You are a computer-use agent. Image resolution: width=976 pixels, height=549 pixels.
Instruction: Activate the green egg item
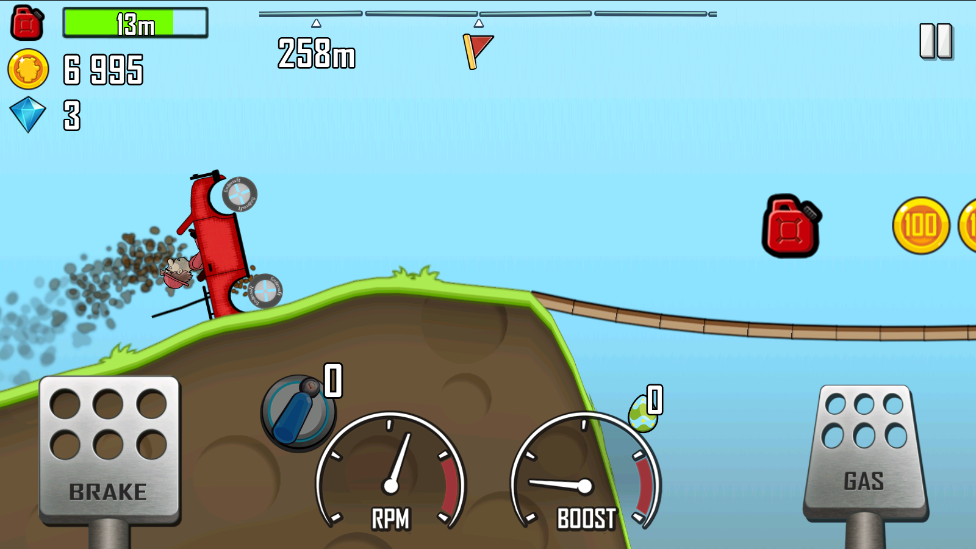(x=642, y=412)
